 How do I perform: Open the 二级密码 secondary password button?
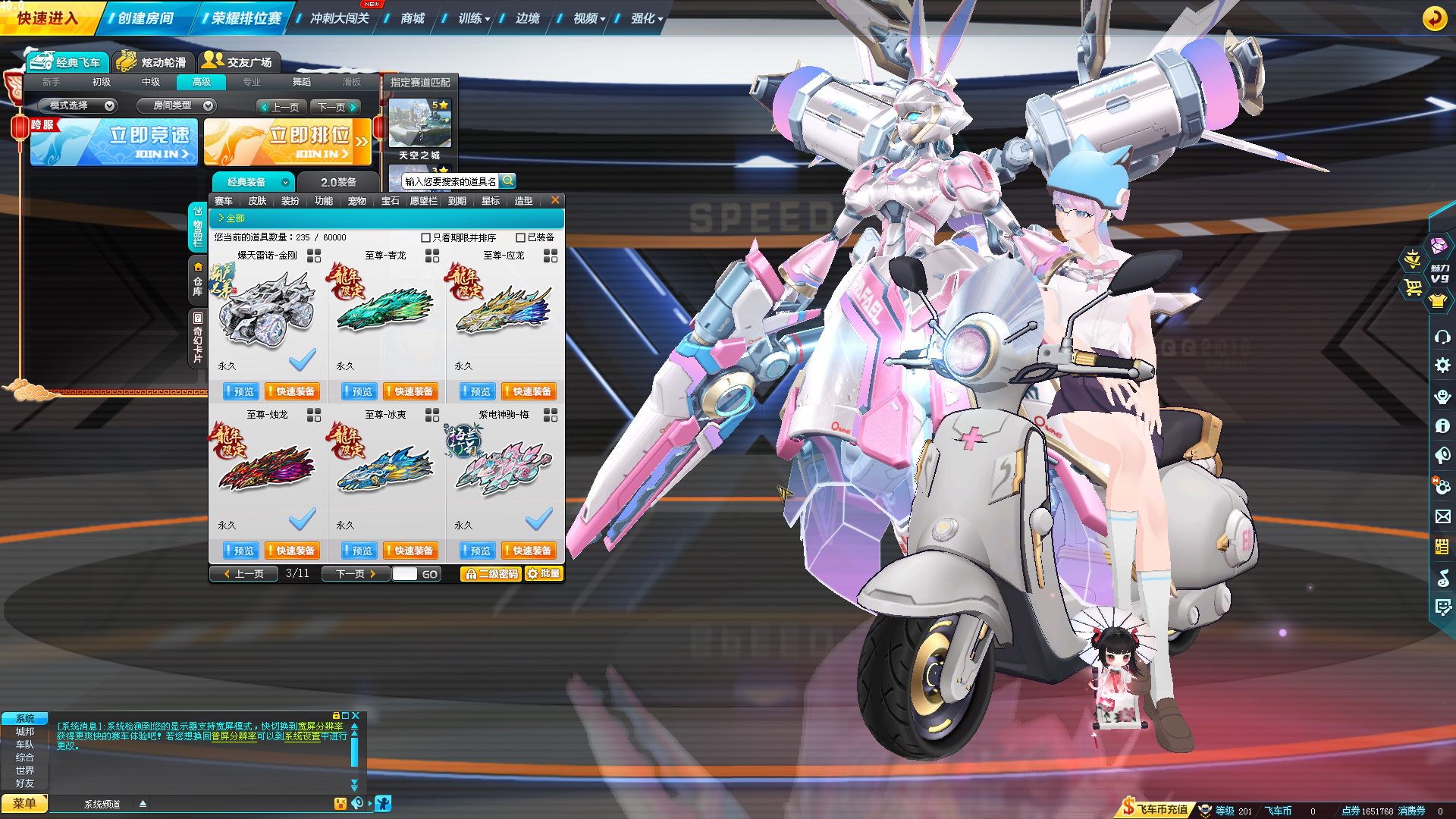click(491, 574)
